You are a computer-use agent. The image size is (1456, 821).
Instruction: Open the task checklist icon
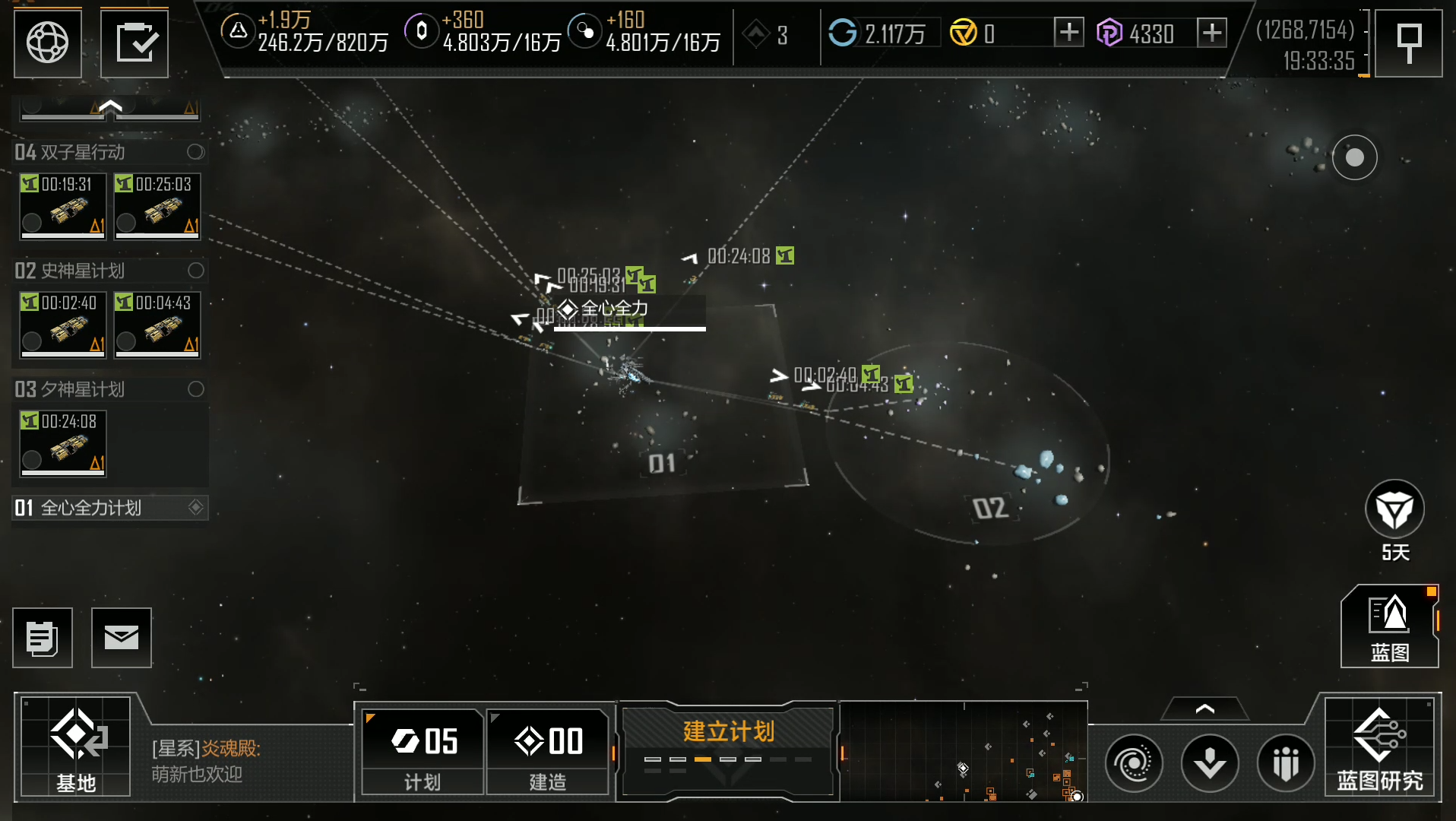coord(135,43)
